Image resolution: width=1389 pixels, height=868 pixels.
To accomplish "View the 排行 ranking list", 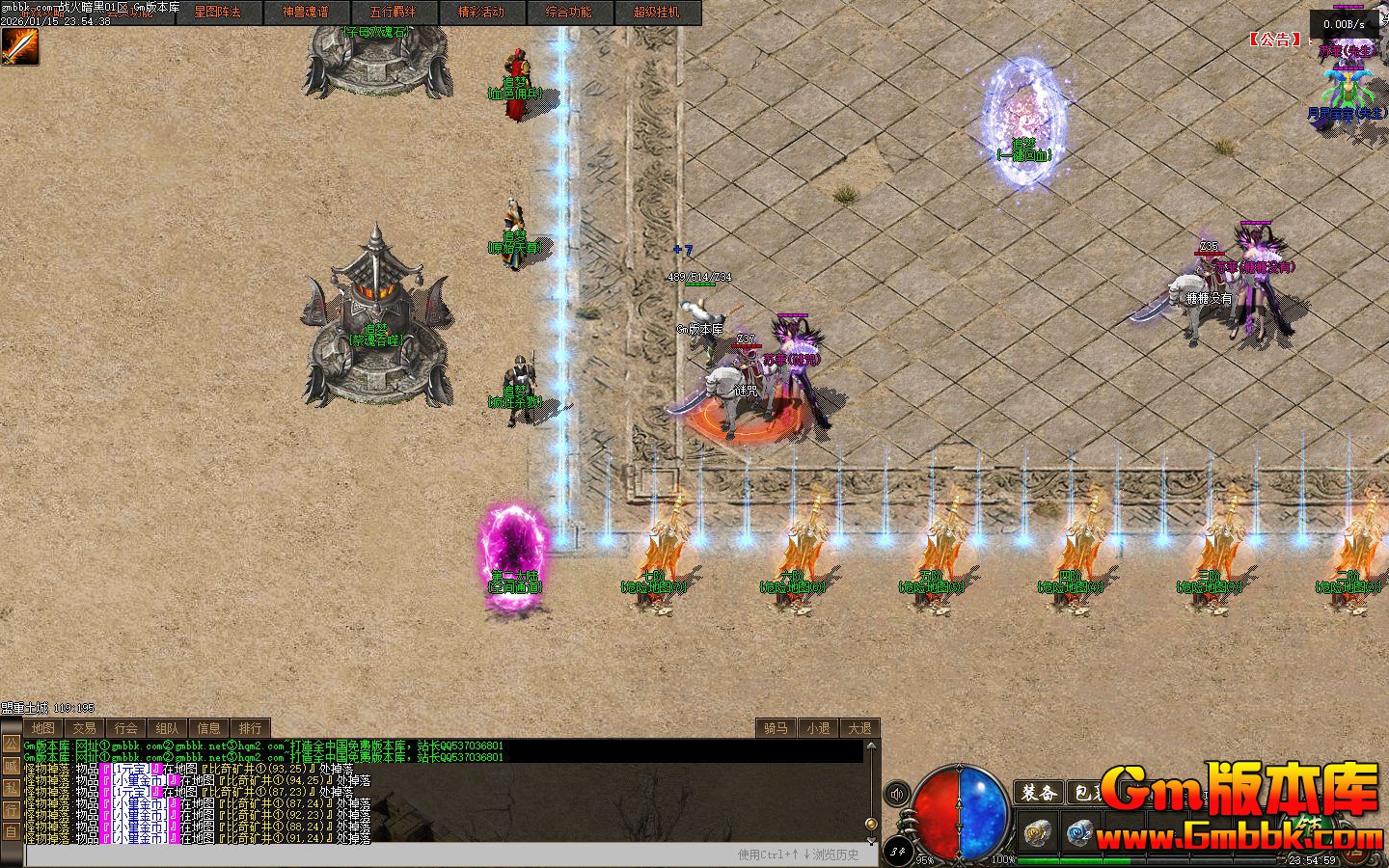I will click(250, 728).
